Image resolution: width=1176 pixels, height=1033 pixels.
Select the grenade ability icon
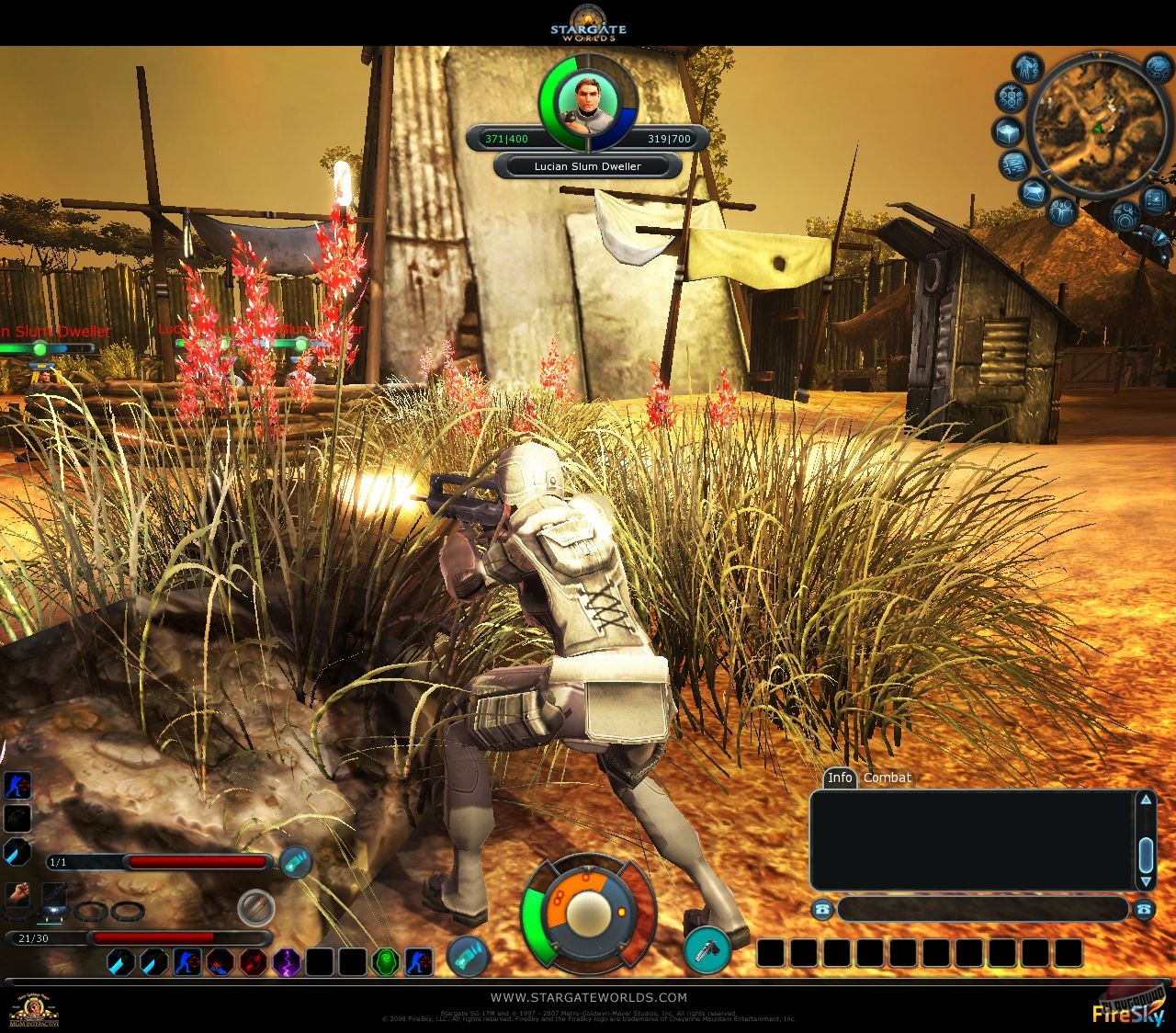pos(17,818)
